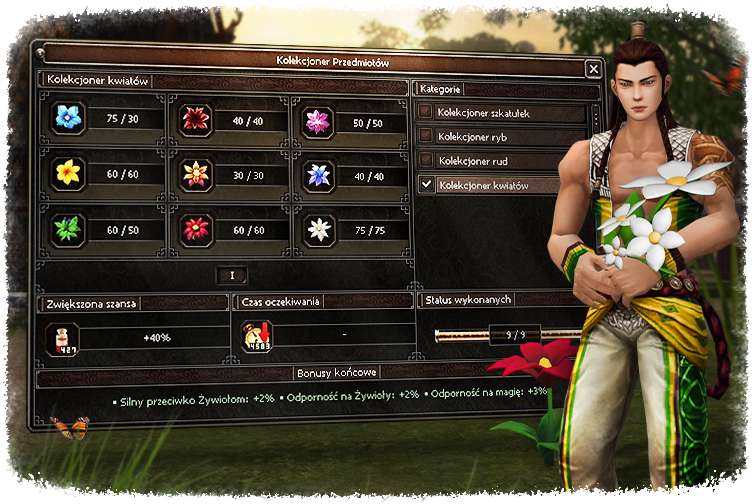Select the green leafy plant slot

coord(68,229)
